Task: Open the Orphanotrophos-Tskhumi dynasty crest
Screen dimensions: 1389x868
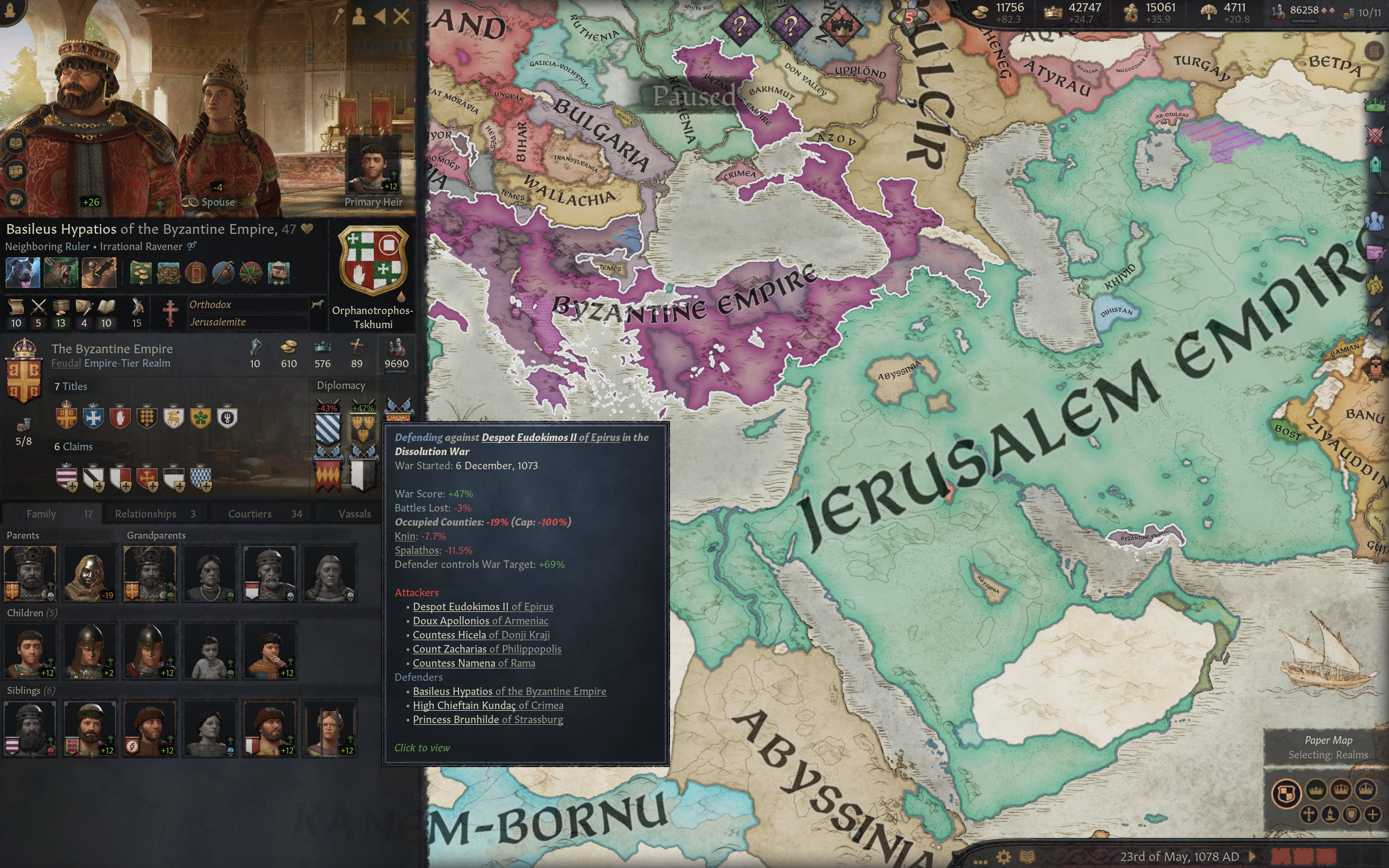Action: coord(373,261)
